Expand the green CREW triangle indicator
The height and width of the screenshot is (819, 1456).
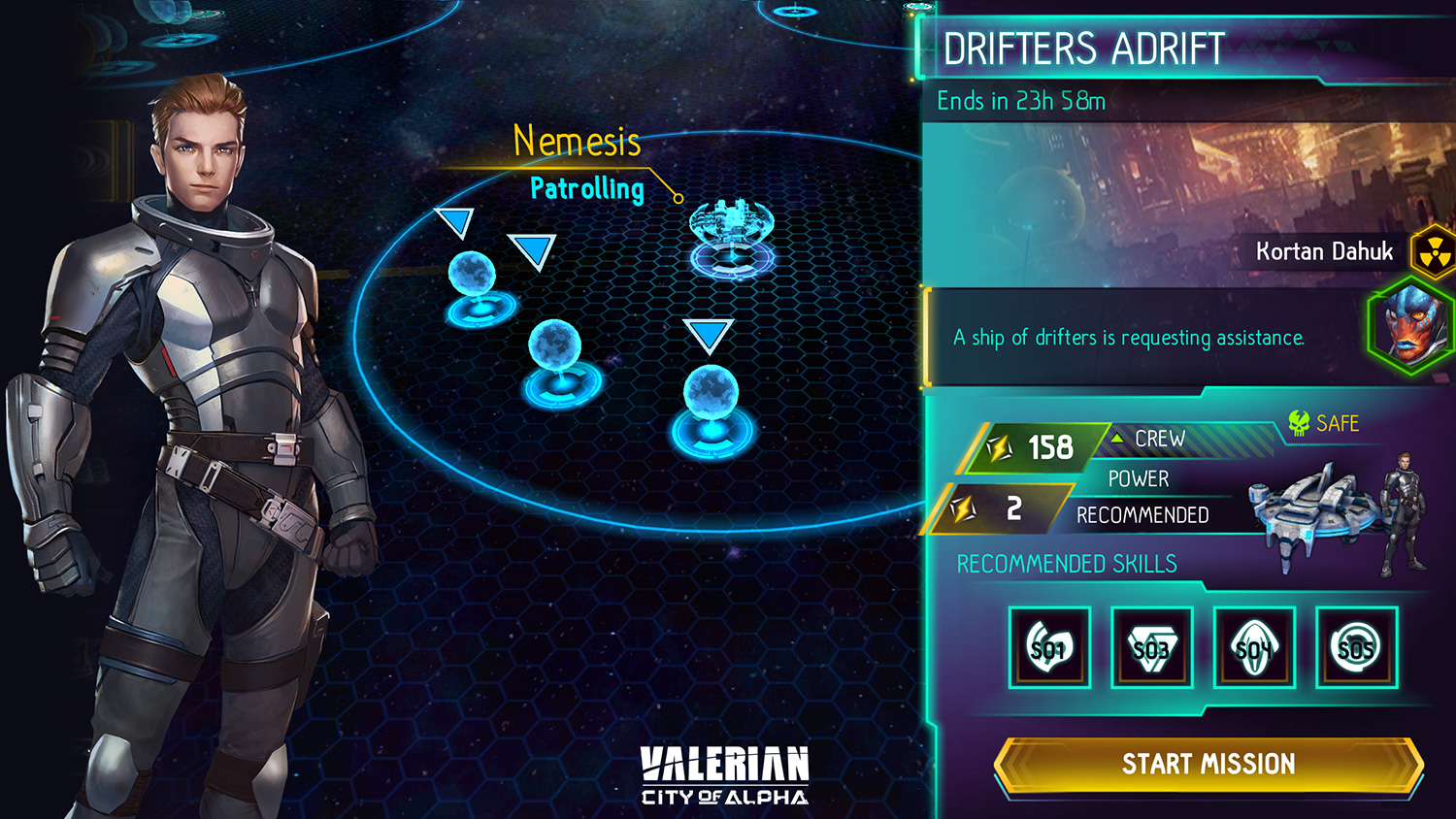1118,439
